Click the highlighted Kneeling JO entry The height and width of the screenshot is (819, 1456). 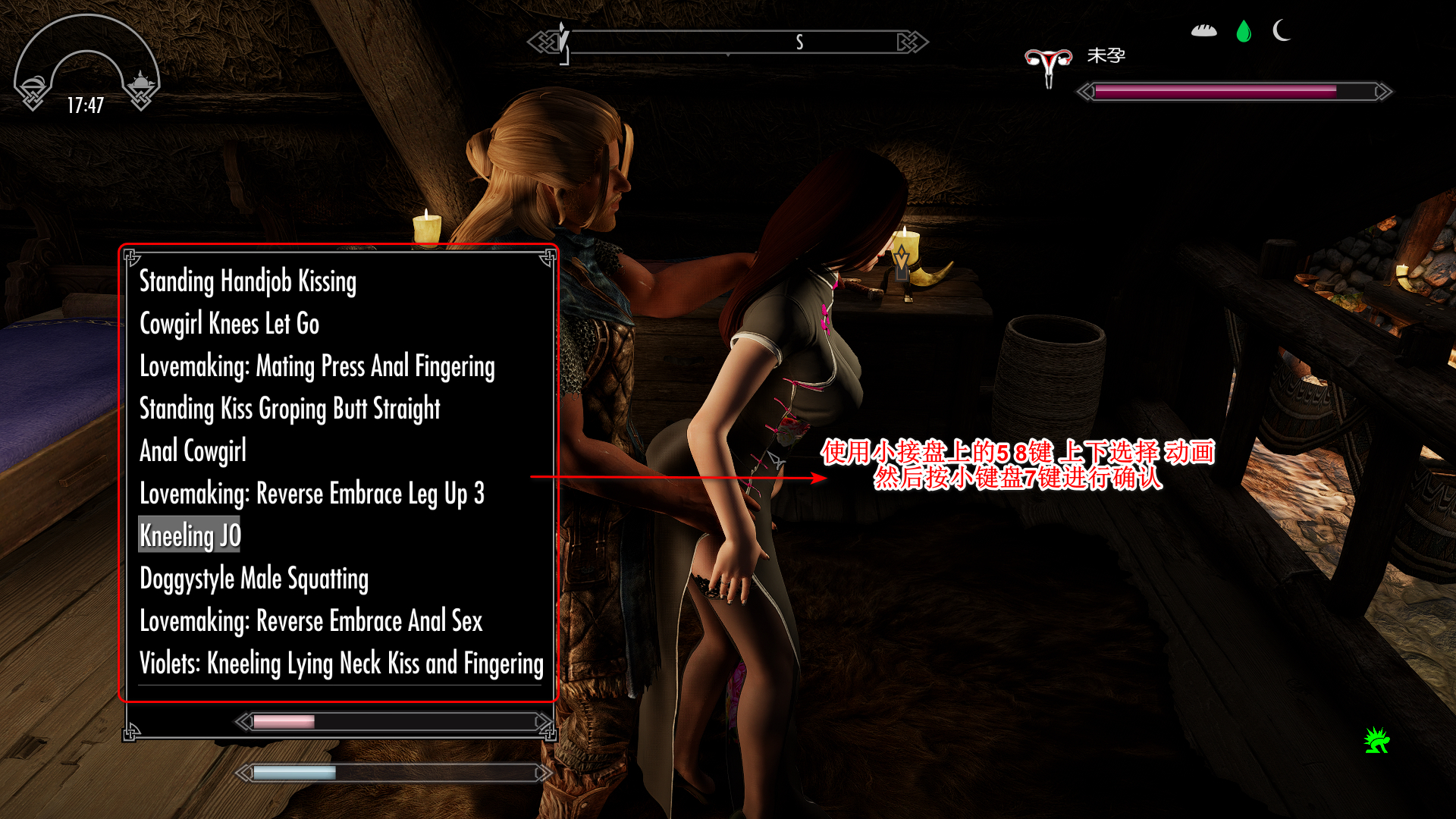[190, 535]
